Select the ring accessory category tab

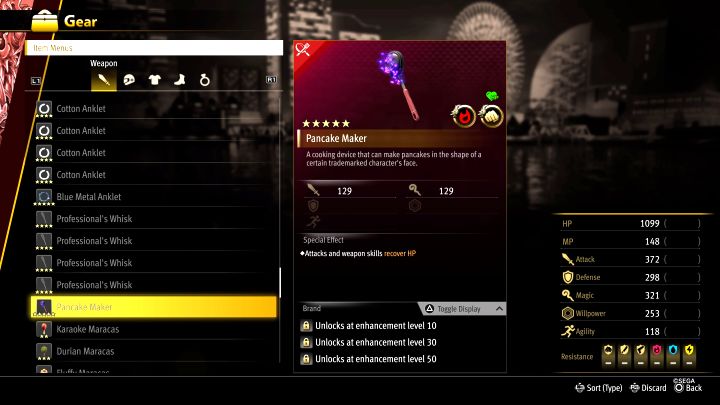[x=203, y=79]
